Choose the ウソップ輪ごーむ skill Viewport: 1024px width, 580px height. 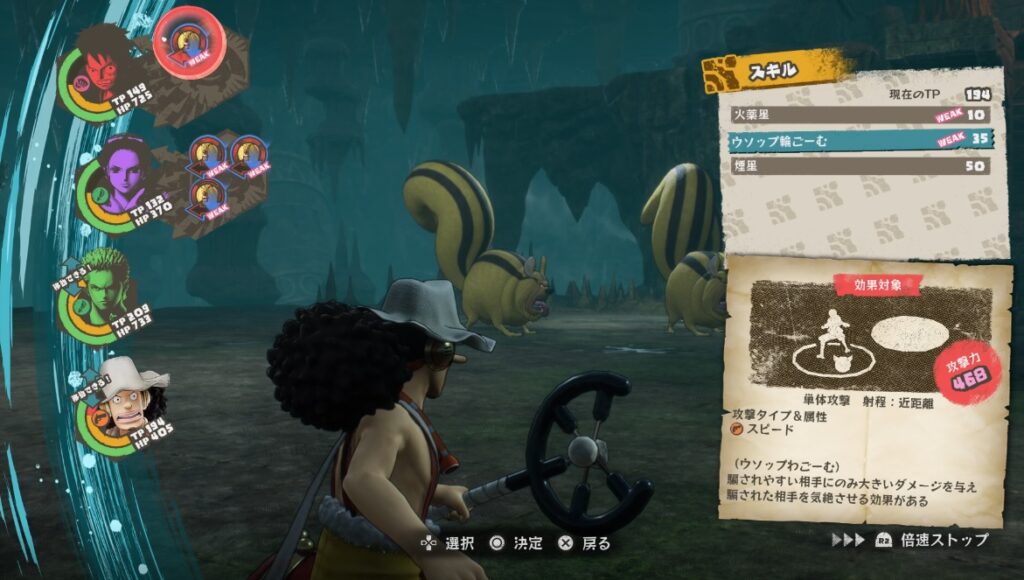pyautogui.click(x=858, y=141)
